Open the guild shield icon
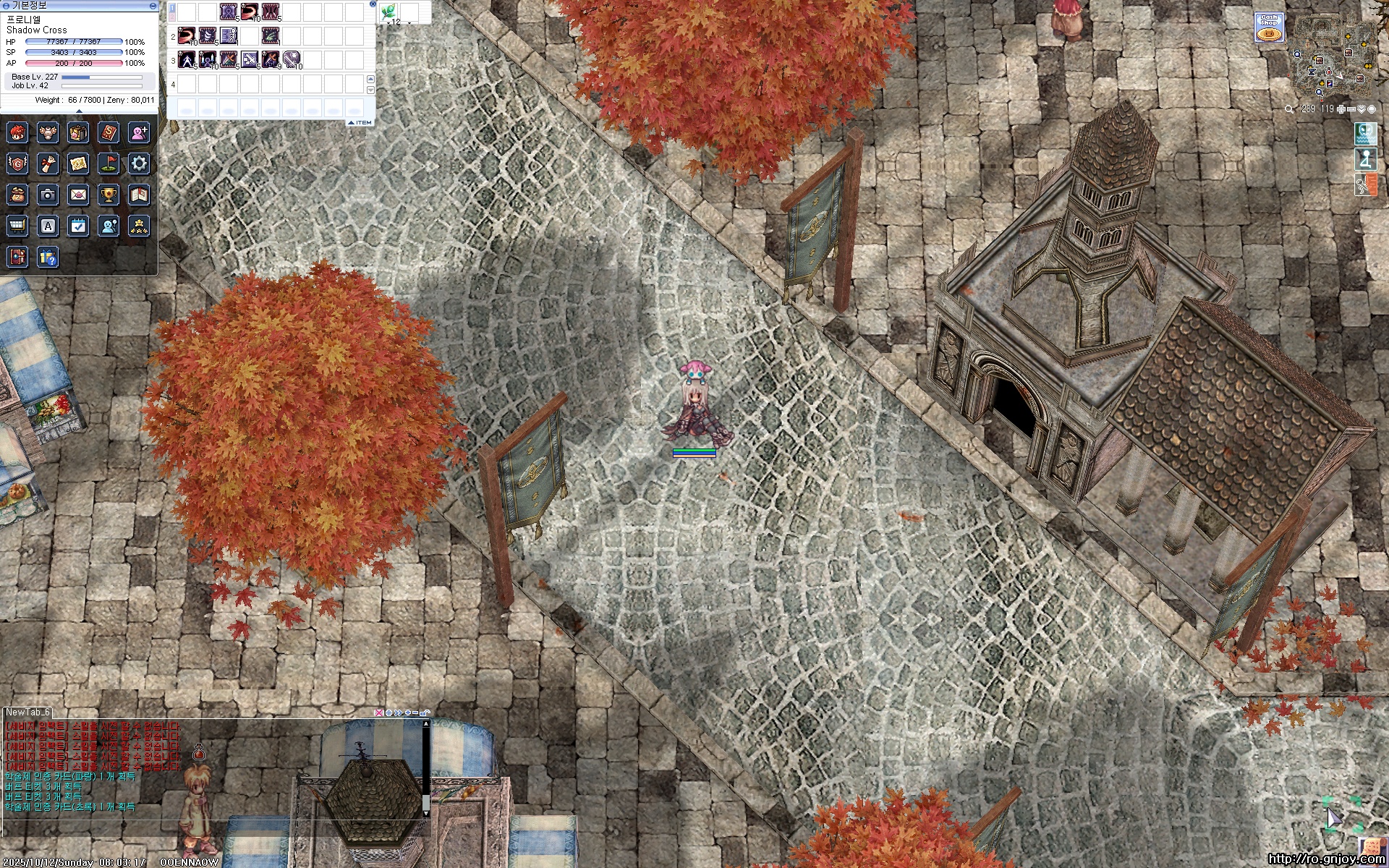1389x868 pixels. (17, 163)
